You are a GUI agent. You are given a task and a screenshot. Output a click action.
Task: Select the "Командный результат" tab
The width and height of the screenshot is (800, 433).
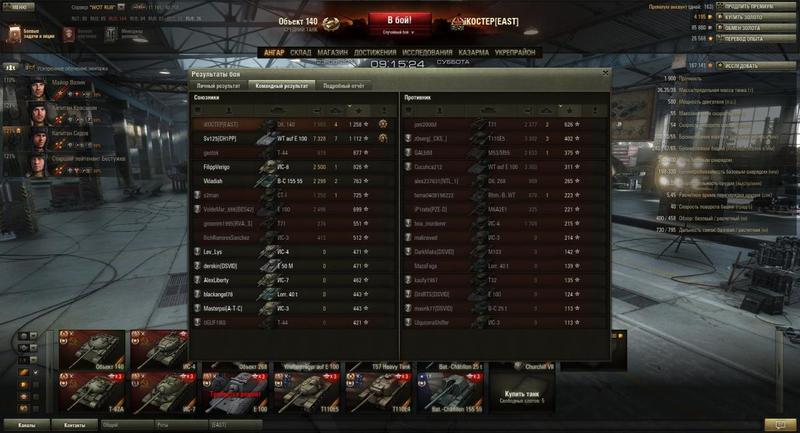coord(282,85)
